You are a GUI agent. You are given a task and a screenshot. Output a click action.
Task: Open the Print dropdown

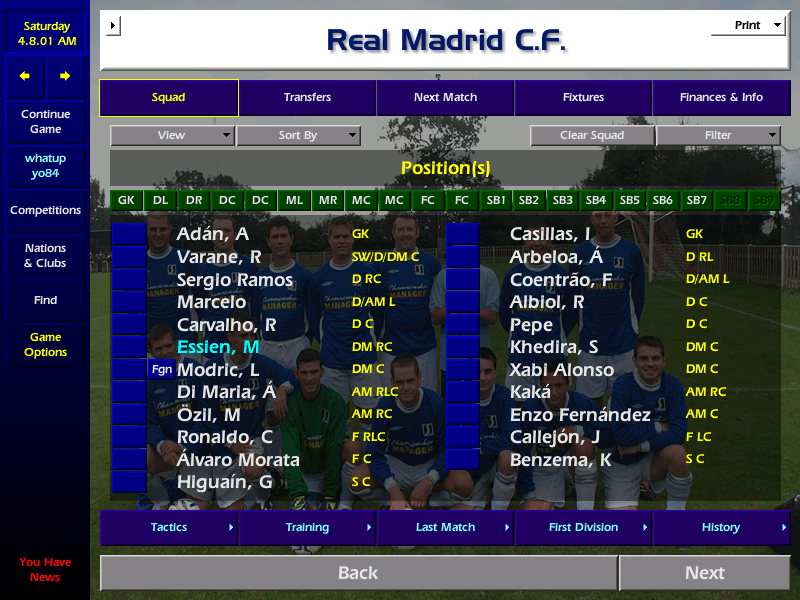[x=748, y=26]
